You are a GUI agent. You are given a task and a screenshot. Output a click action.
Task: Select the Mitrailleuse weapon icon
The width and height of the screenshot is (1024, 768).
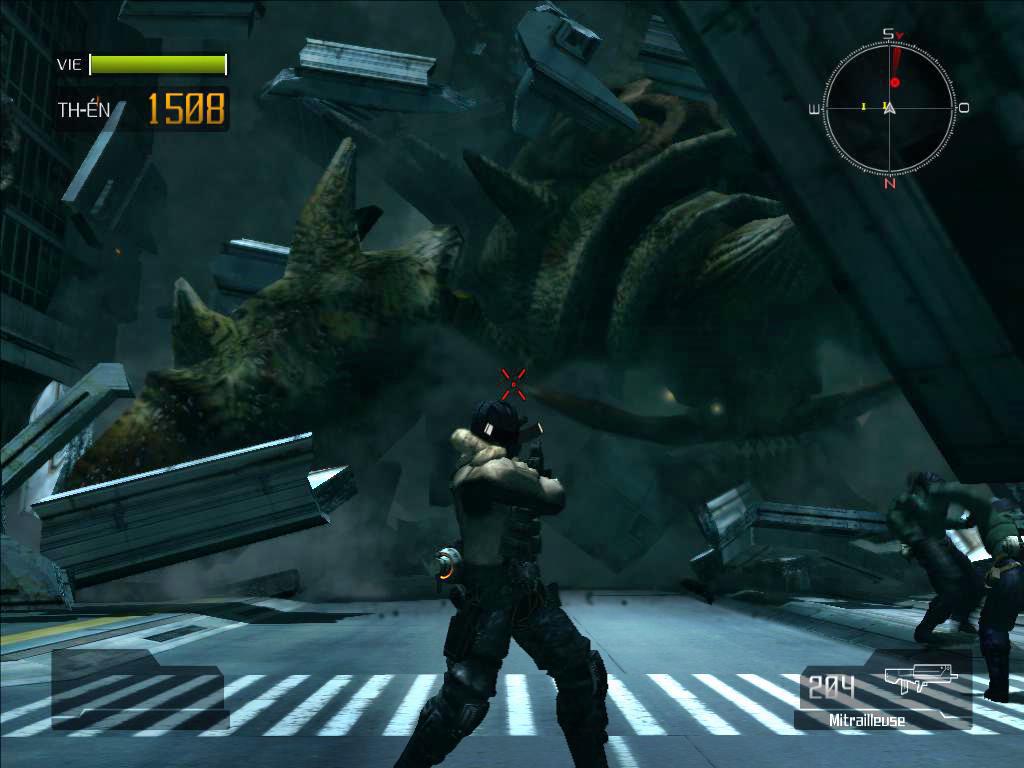[x=920, y=683]
